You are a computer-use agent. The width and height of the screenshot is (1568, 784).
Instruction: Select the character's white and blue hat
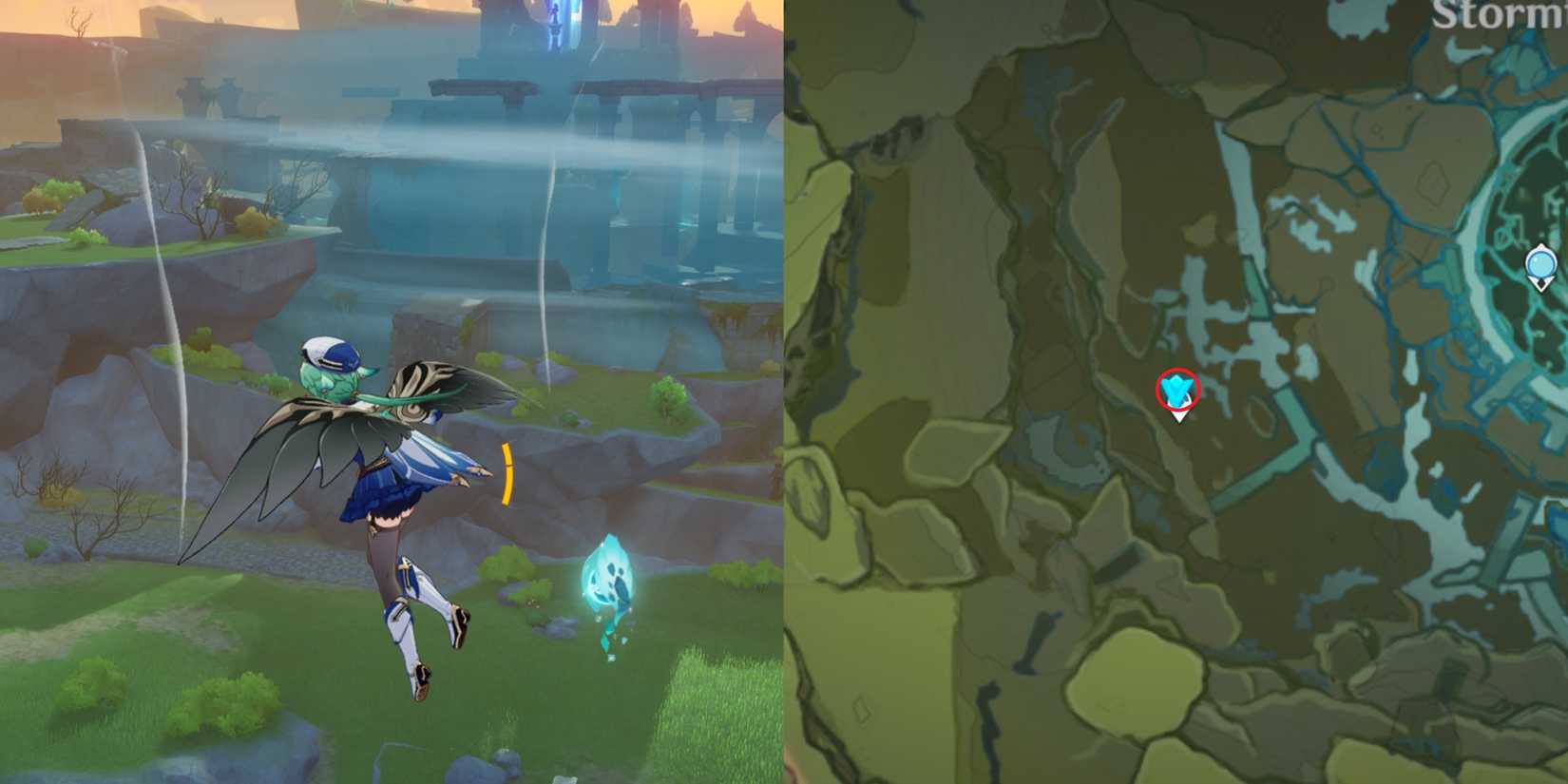pos(330,350)
